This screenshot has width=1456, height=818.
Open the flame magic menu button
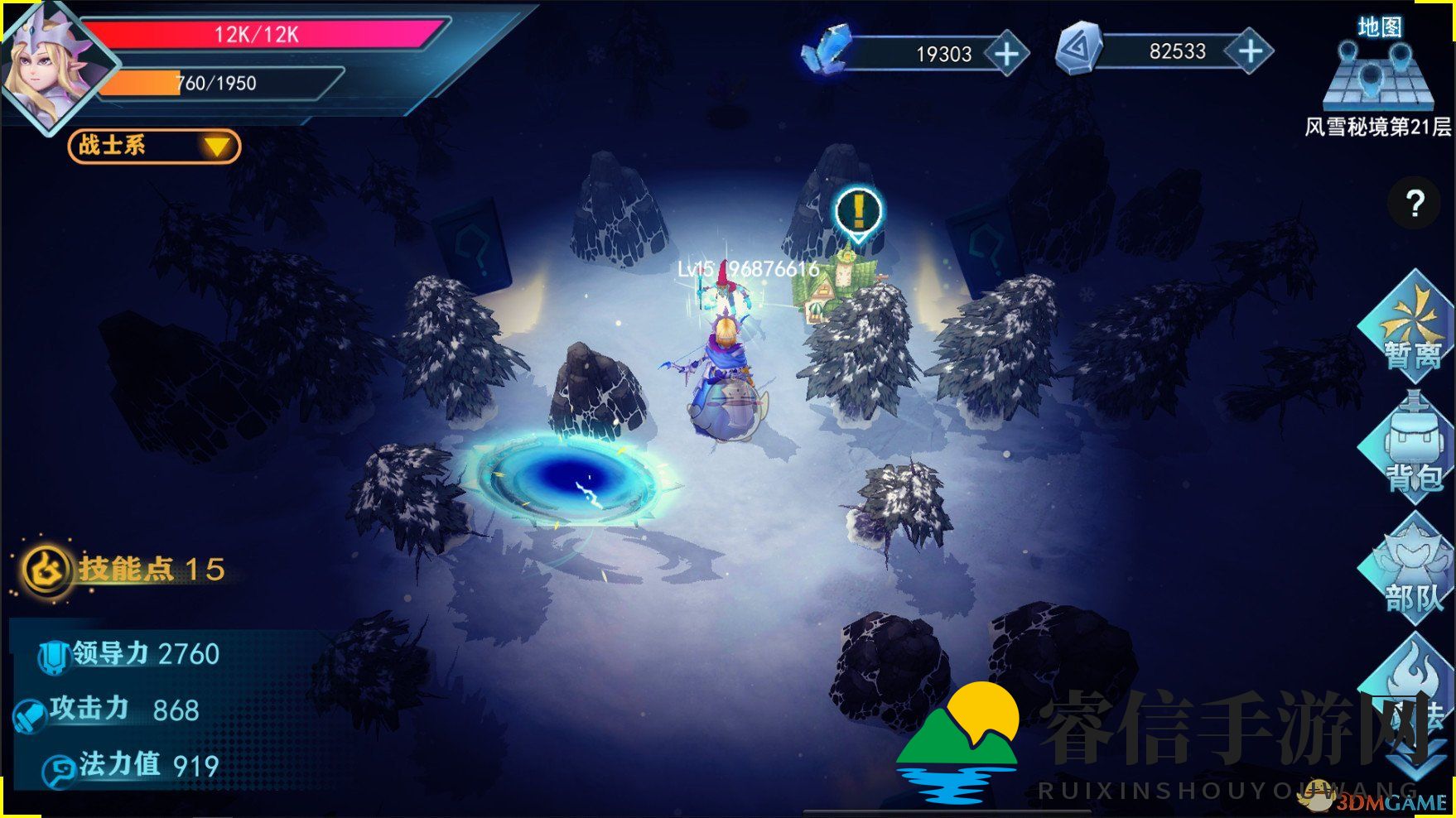coord(1410,689)
